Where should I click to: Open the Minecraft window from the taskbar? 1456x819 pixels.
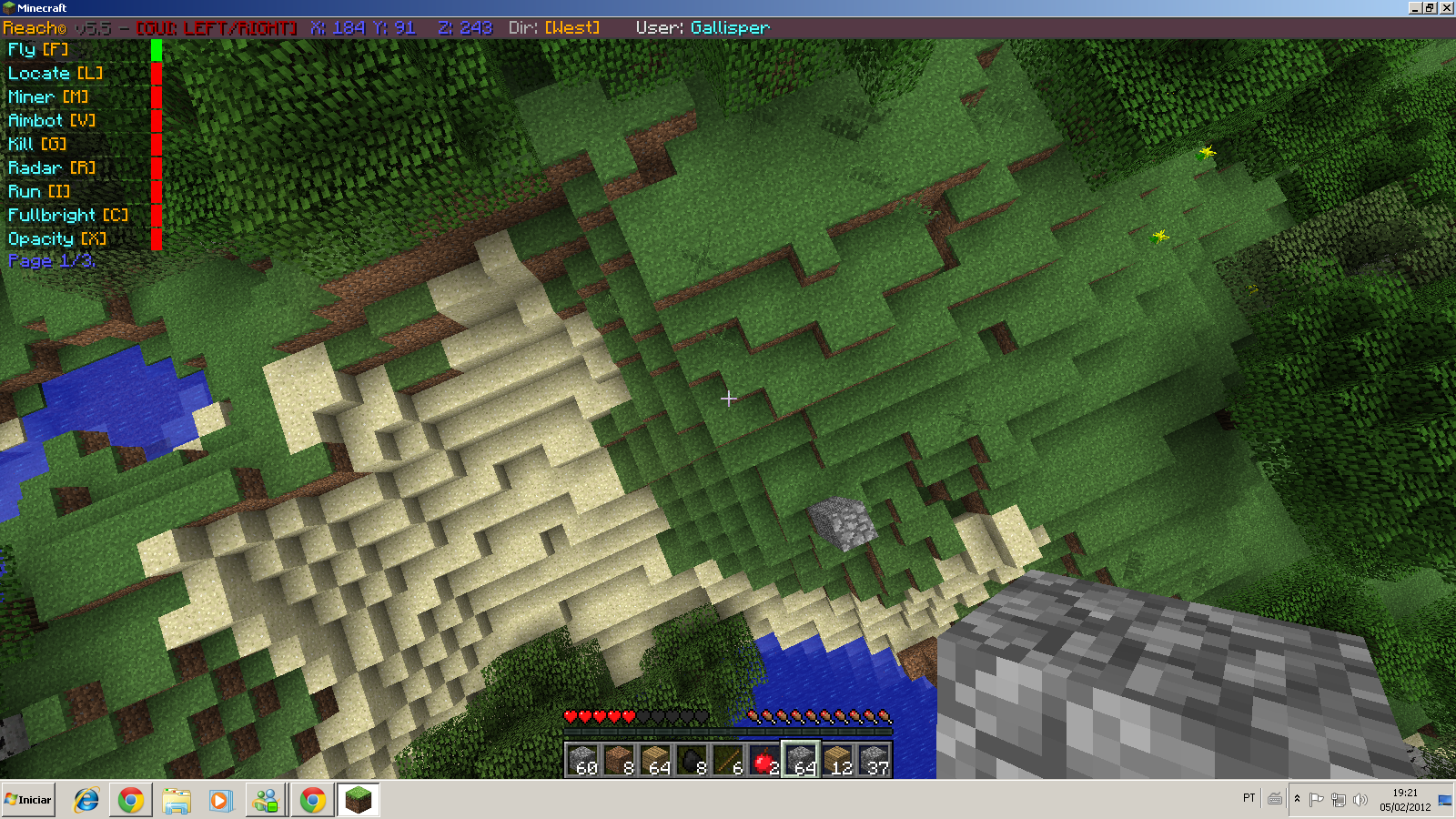pos(358,800)
